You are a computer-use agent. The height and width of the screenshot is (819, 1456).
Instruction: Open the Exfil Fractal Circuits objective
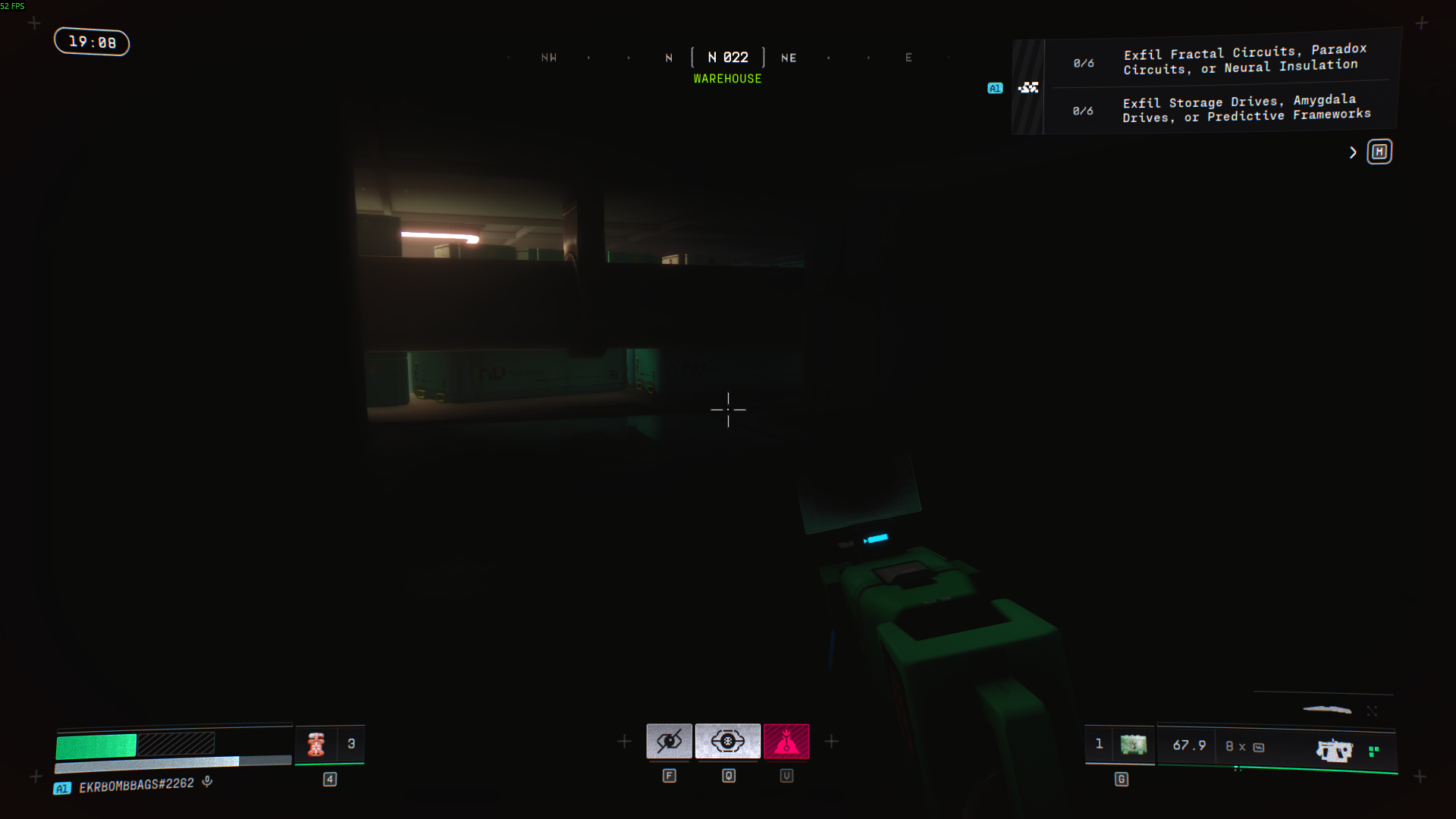[1244, 60]
